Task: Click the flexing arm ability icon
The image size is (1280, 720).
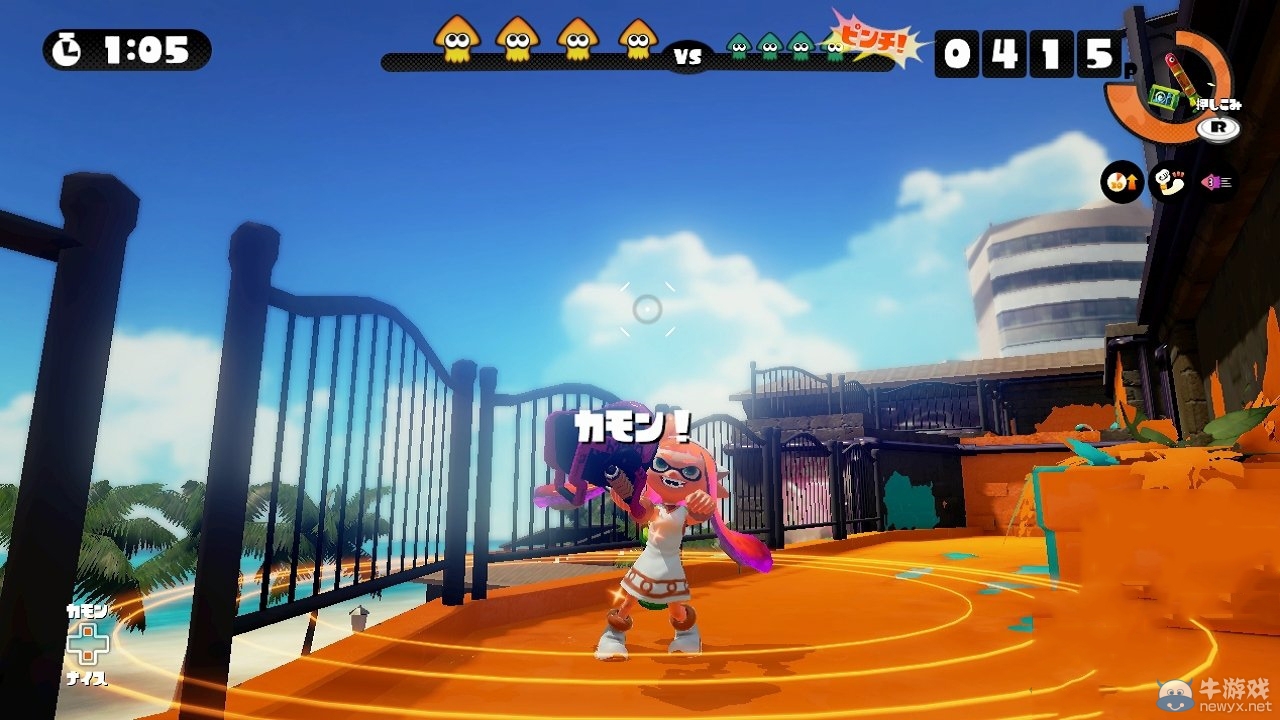Action: pos(1169,182)
